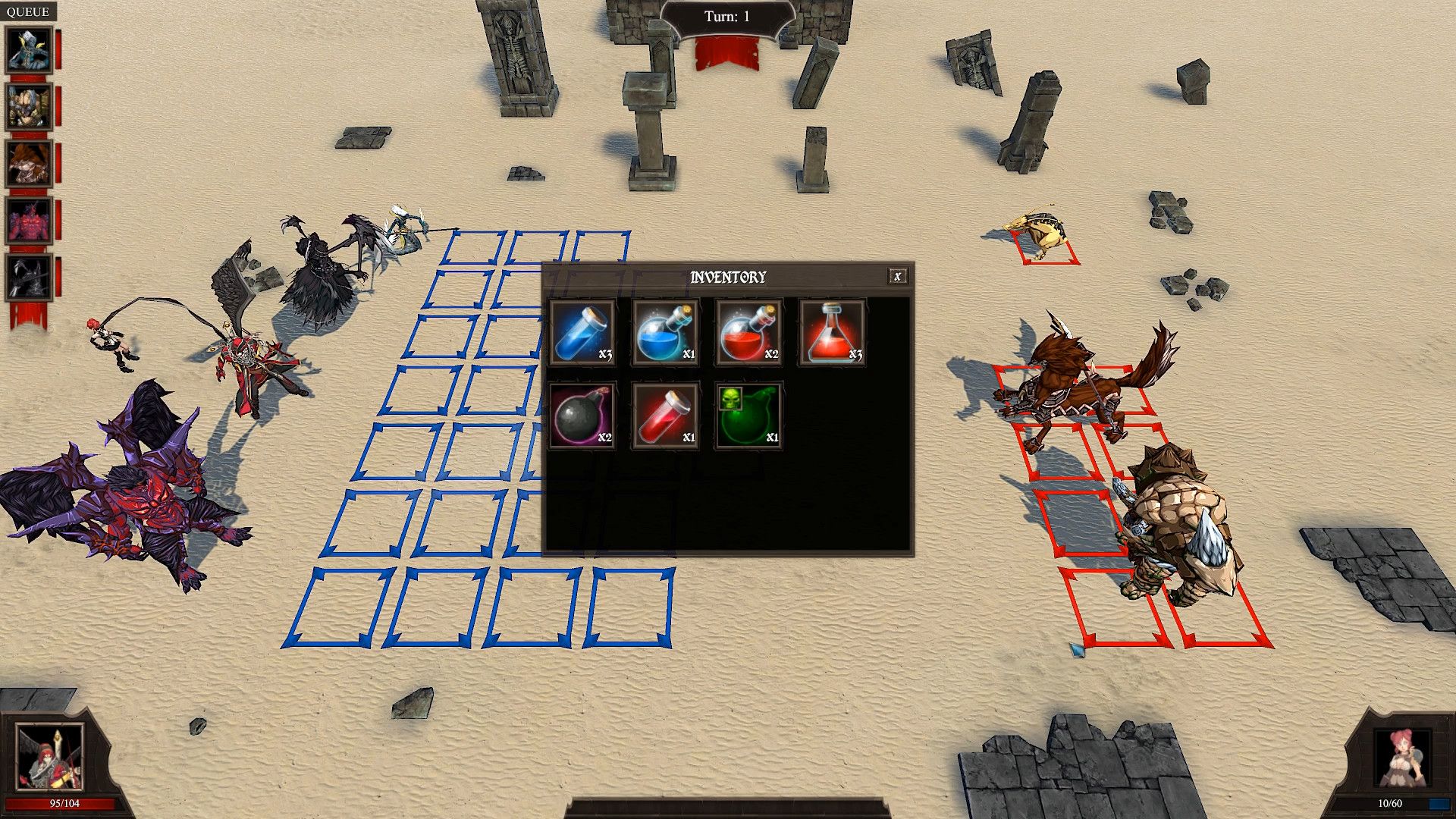Select the red conical flask potion

[x=832, y=333]
